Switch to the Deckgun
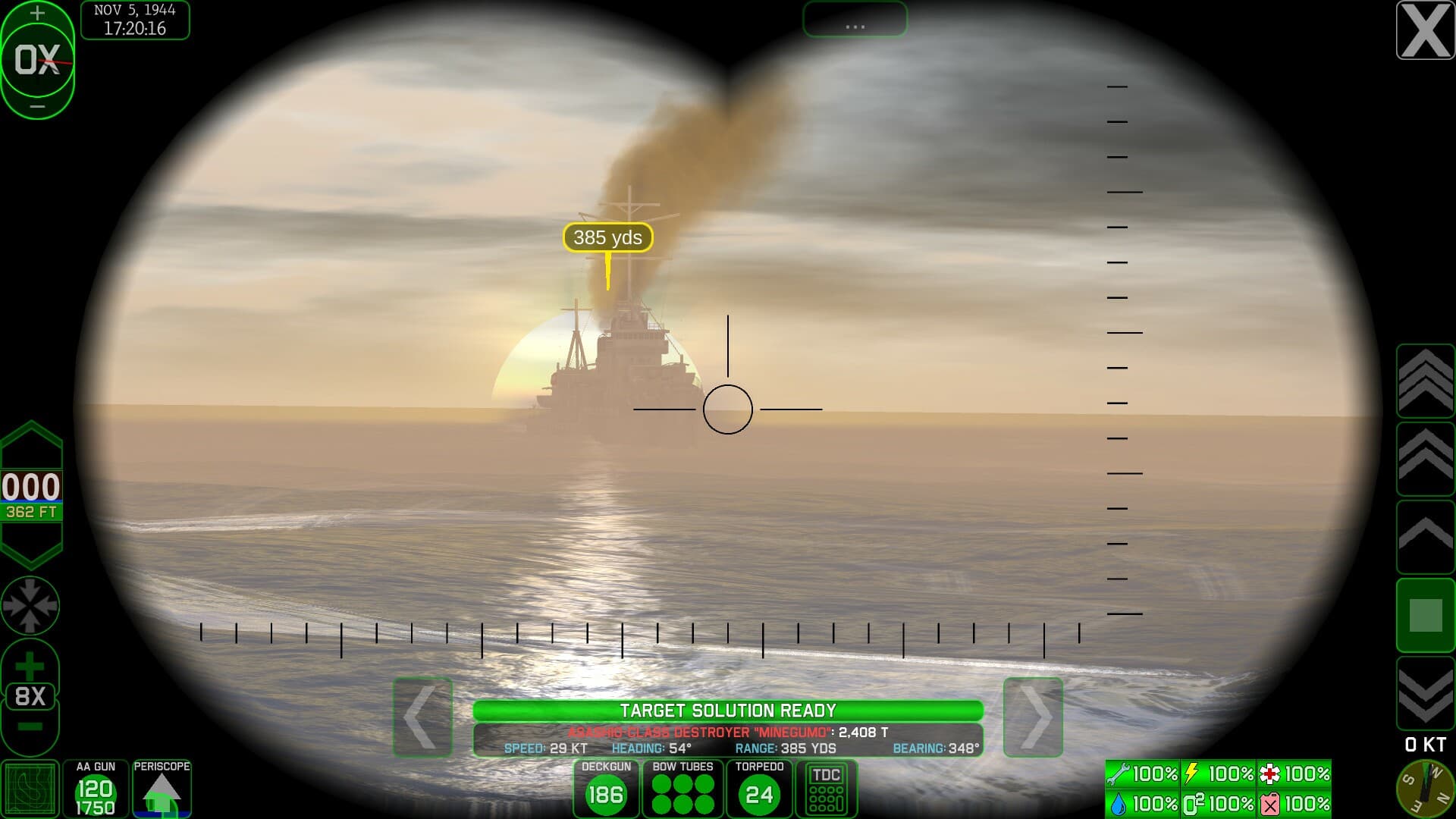The width and height of the screenshot is (1456, 819). [x=606, y=789]
